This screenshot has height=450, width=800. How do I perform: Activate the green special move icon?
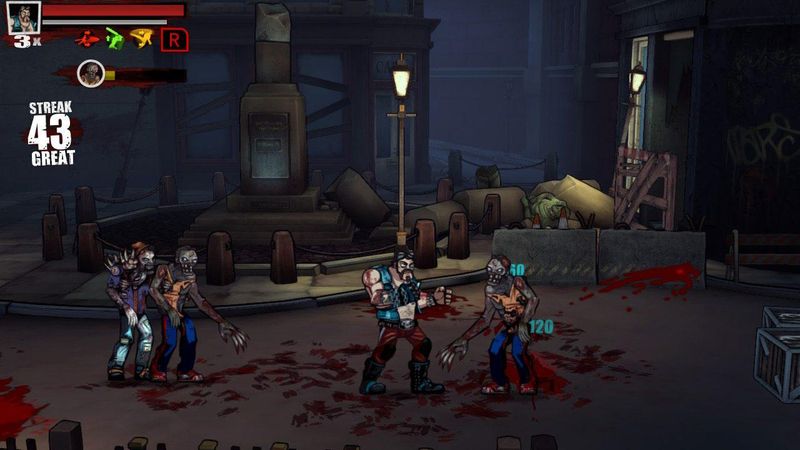coord(115,39)
